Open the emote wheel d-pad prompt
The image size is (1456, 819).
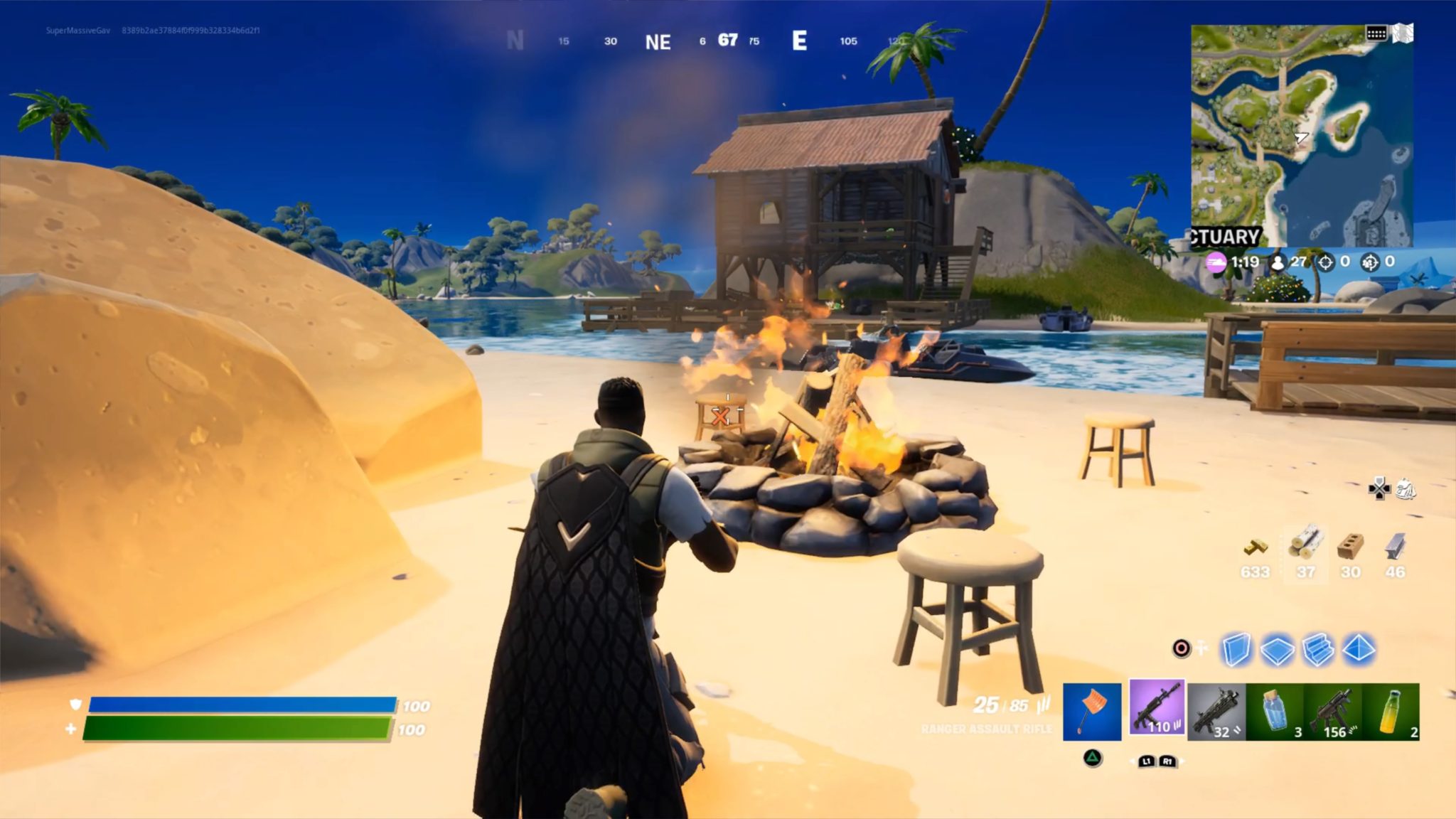coord(1379,488)
